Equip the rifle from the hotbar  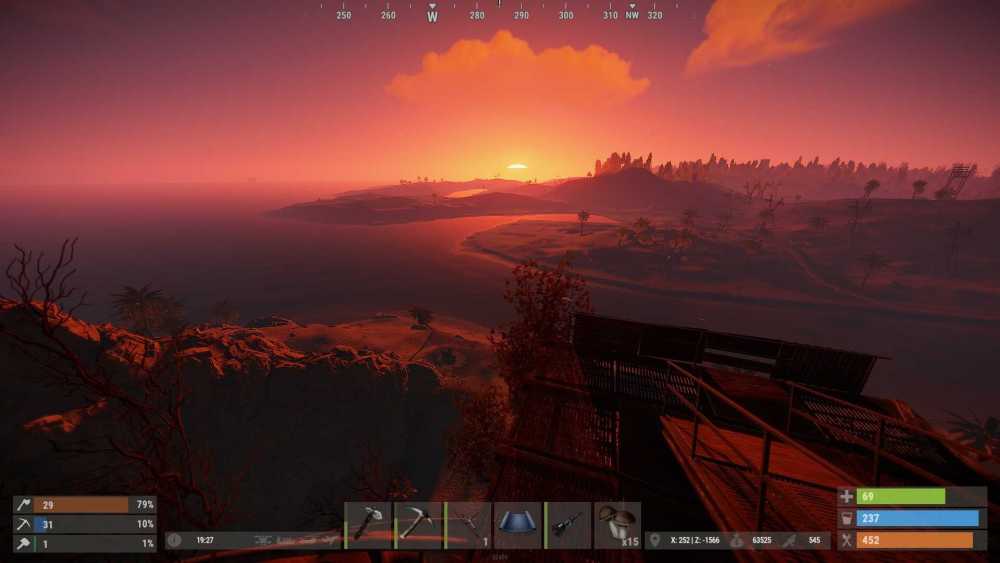point(568,525)
